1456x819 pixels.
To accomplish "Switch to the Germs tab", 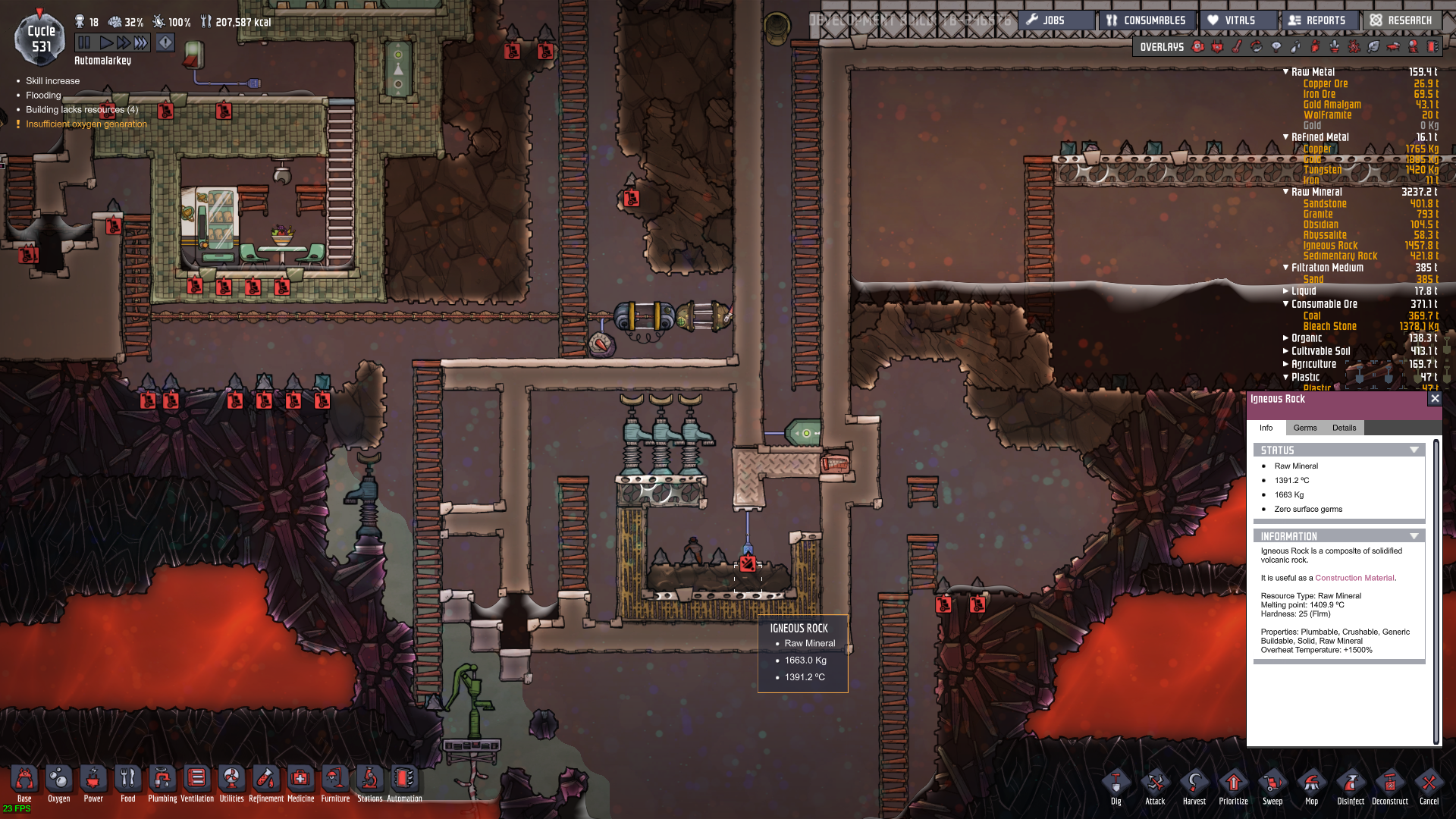I will [1304, 428].
